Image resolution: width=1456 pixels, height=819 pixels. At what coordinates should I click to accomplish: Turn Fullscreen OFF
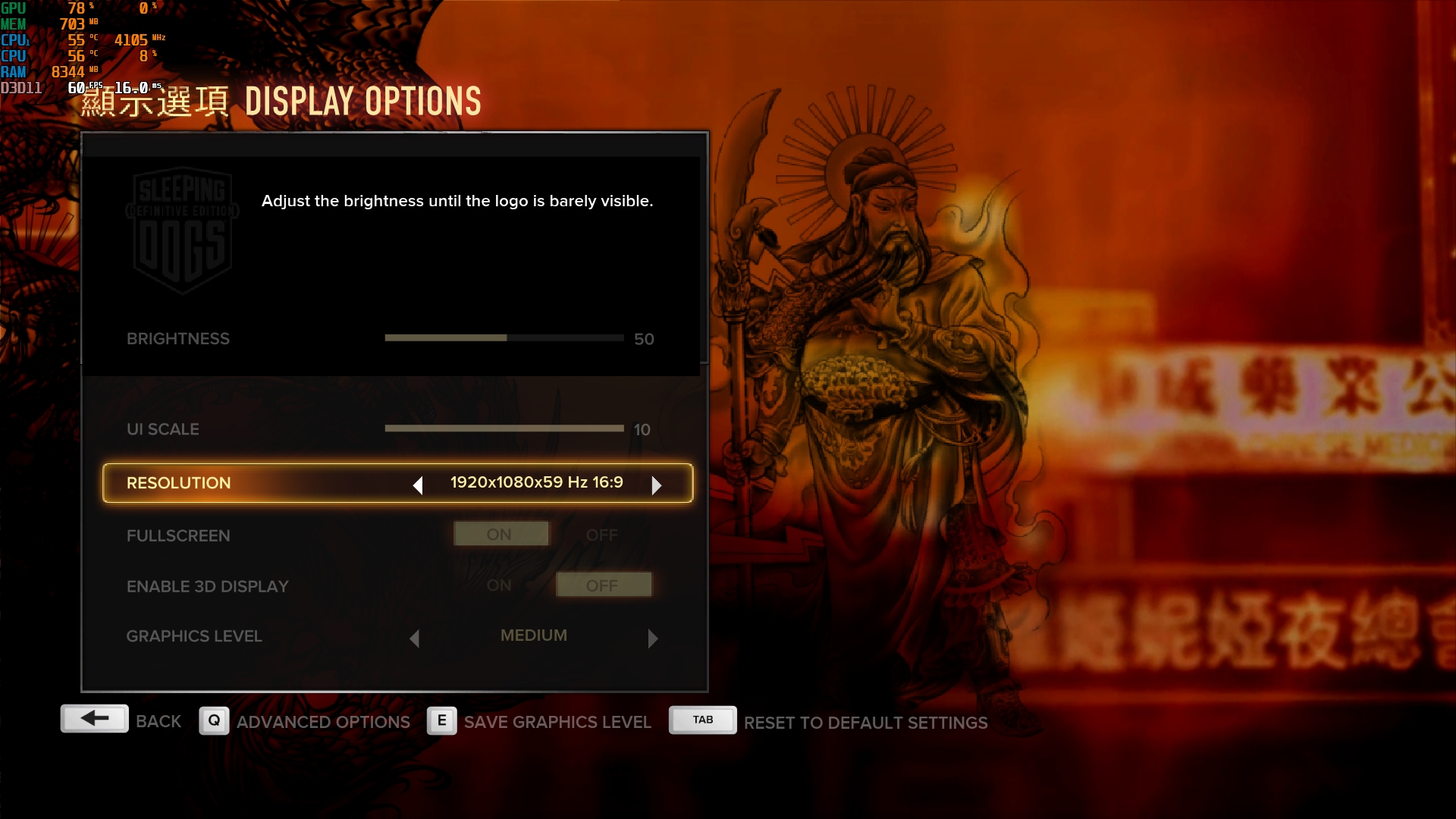[x=602, y=535]
